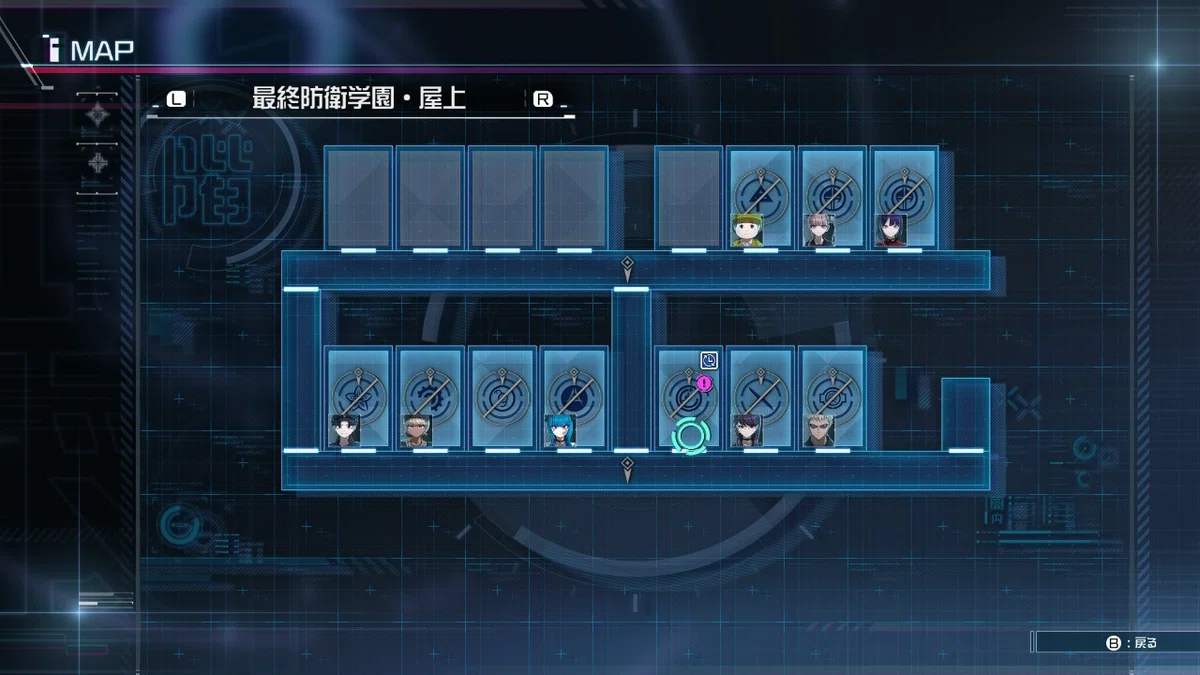Choose the room with the sunglasses character portrait

(832, 397)
